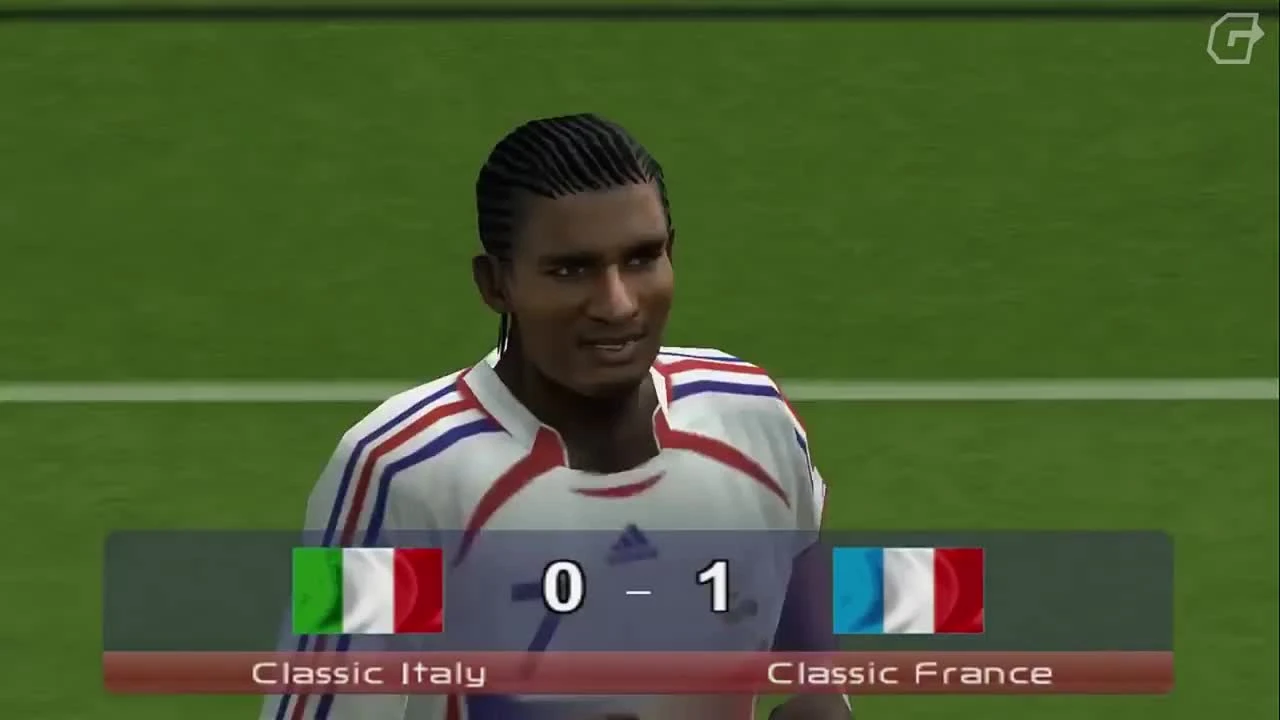Click the blue stripe of the France flag
This screenshot has height=720, width=1280.
tap(860, 590)
